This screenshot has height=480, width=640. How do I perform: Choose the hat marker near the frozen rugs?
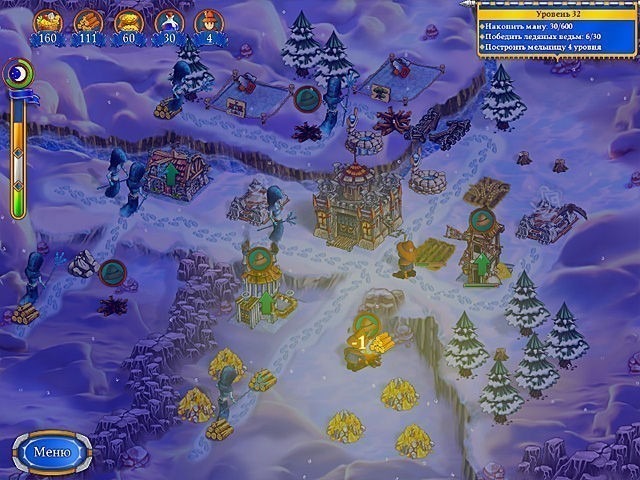(x=306, y=98)
